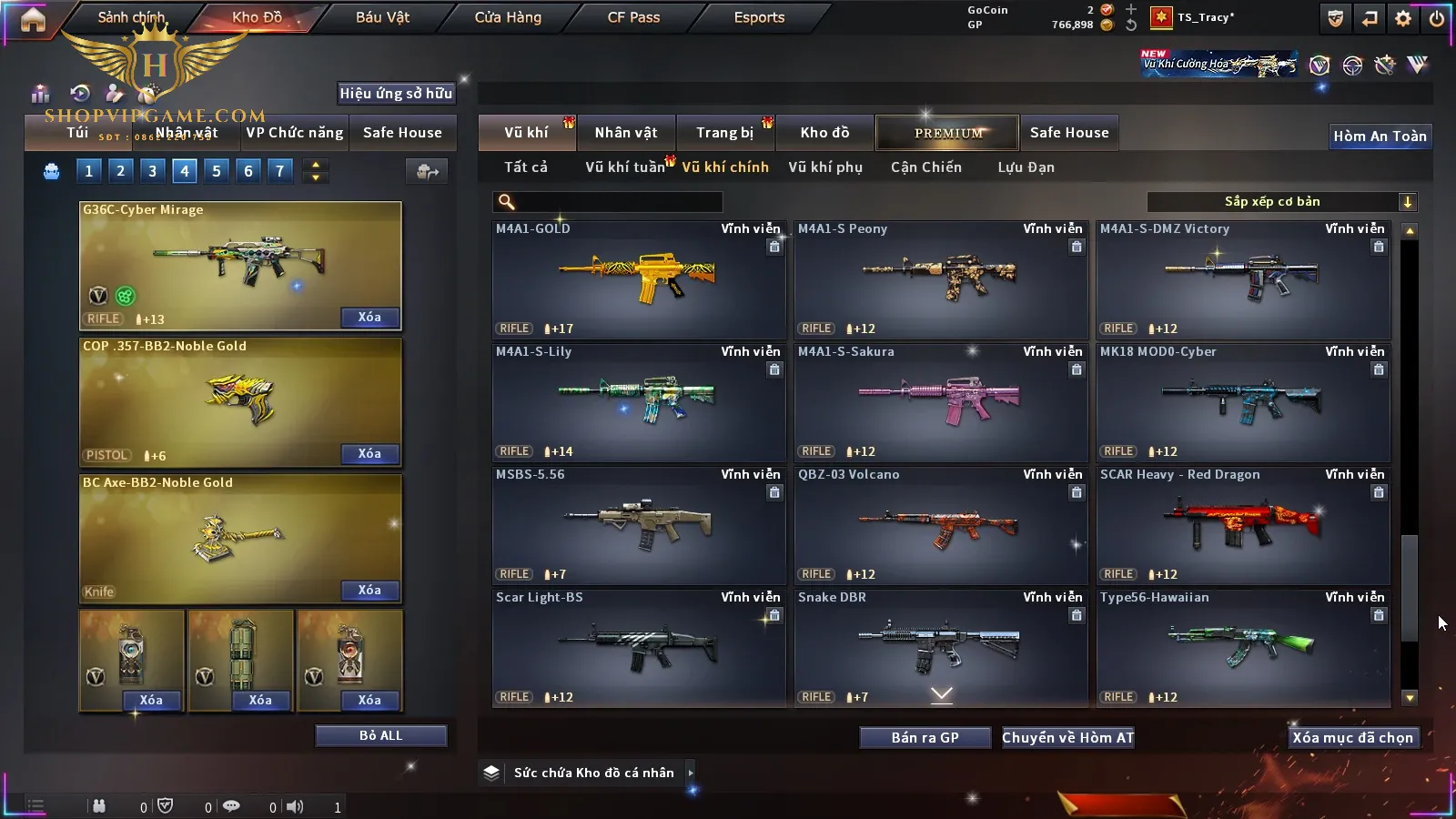Pick the SCAR Heavy - Red Dragon tile

point(1243,525)
